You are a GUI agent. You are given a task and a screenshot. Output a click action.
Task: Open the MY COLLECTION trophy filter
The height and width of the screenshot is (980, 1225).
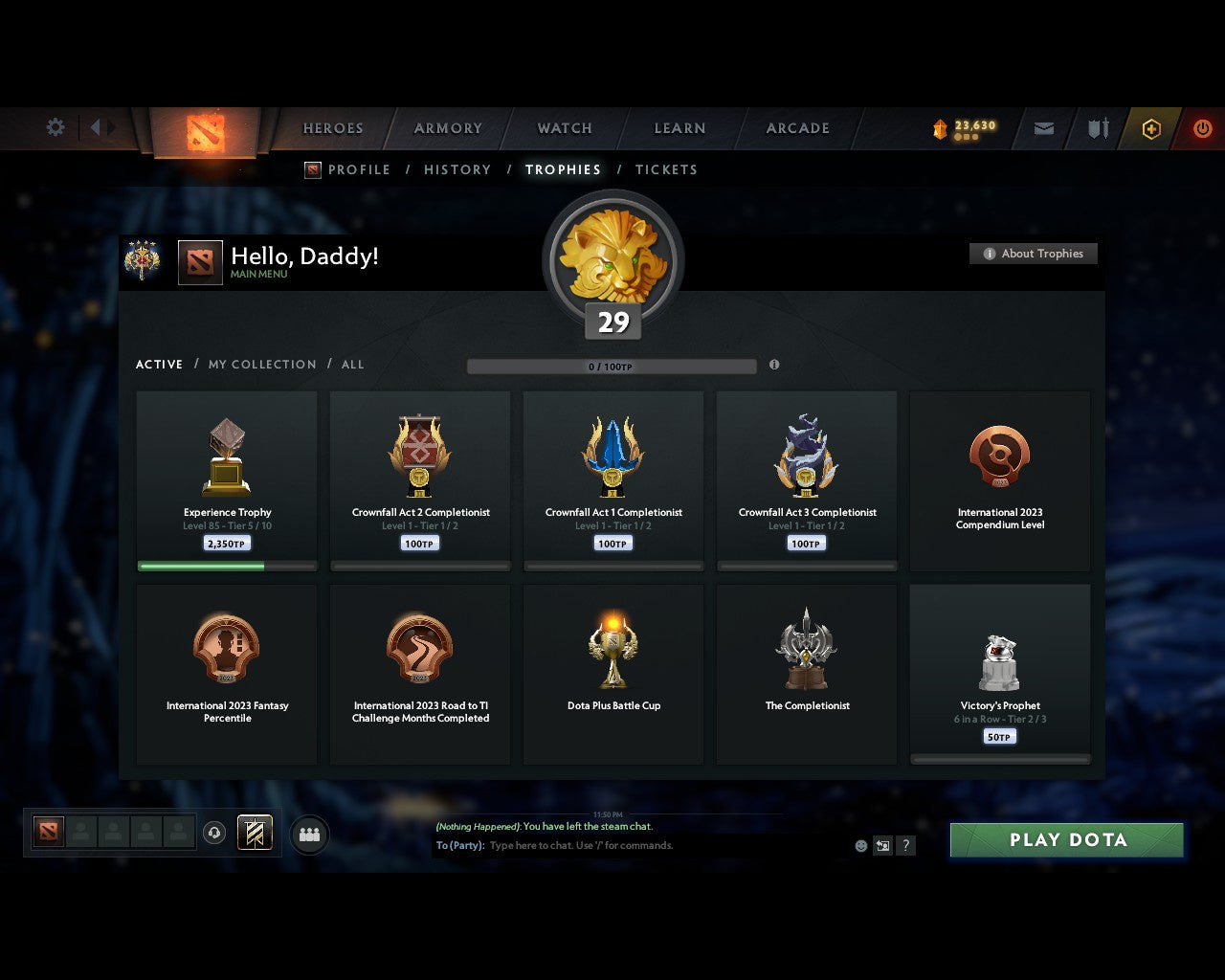pyautogui.click(x=261, y=365)
